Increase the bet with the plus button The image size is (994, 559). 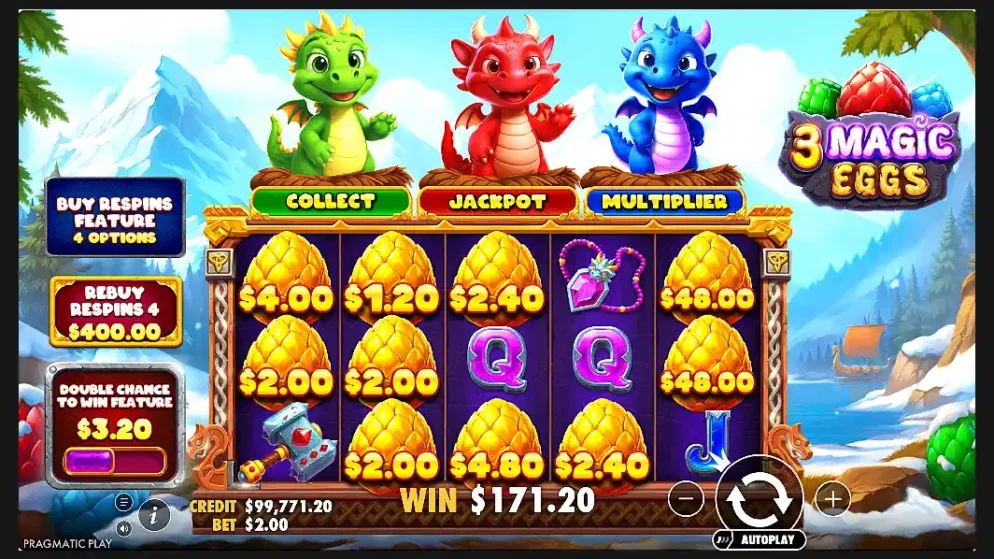pyautogui.click(x=832, y=497)
